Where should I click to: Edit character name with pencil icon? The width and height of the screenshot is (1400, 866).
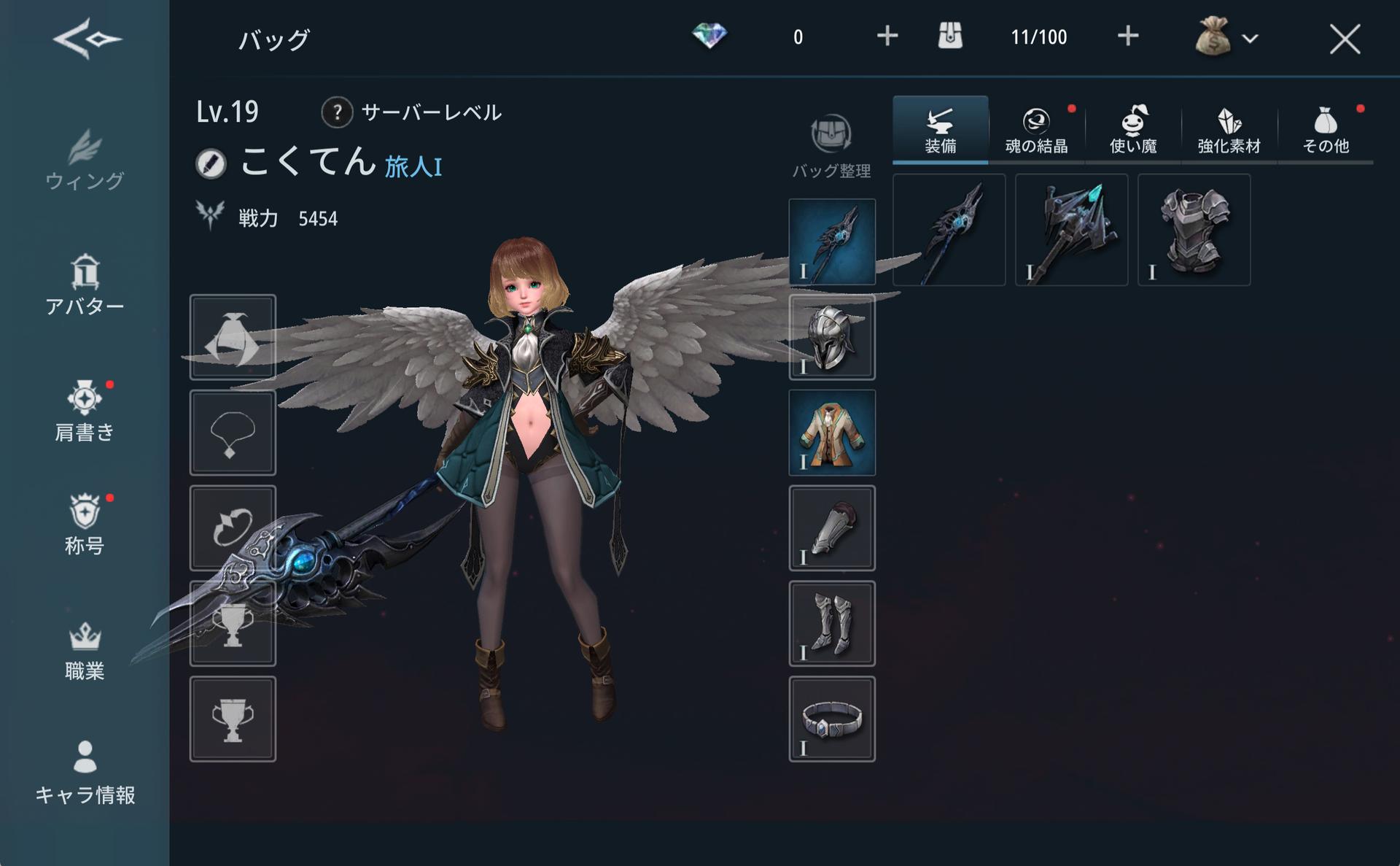211,163
